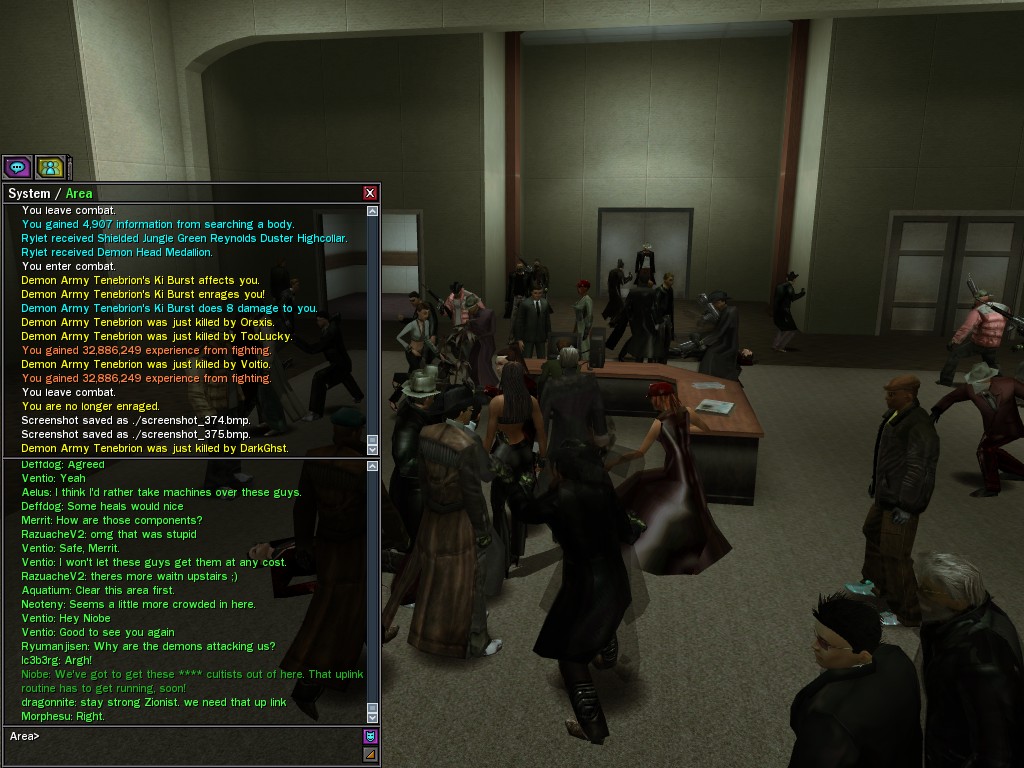The height and width of the screenshot is (768, 1024).
Task: Click the orange triangle resize button
Action: (370, 754)
